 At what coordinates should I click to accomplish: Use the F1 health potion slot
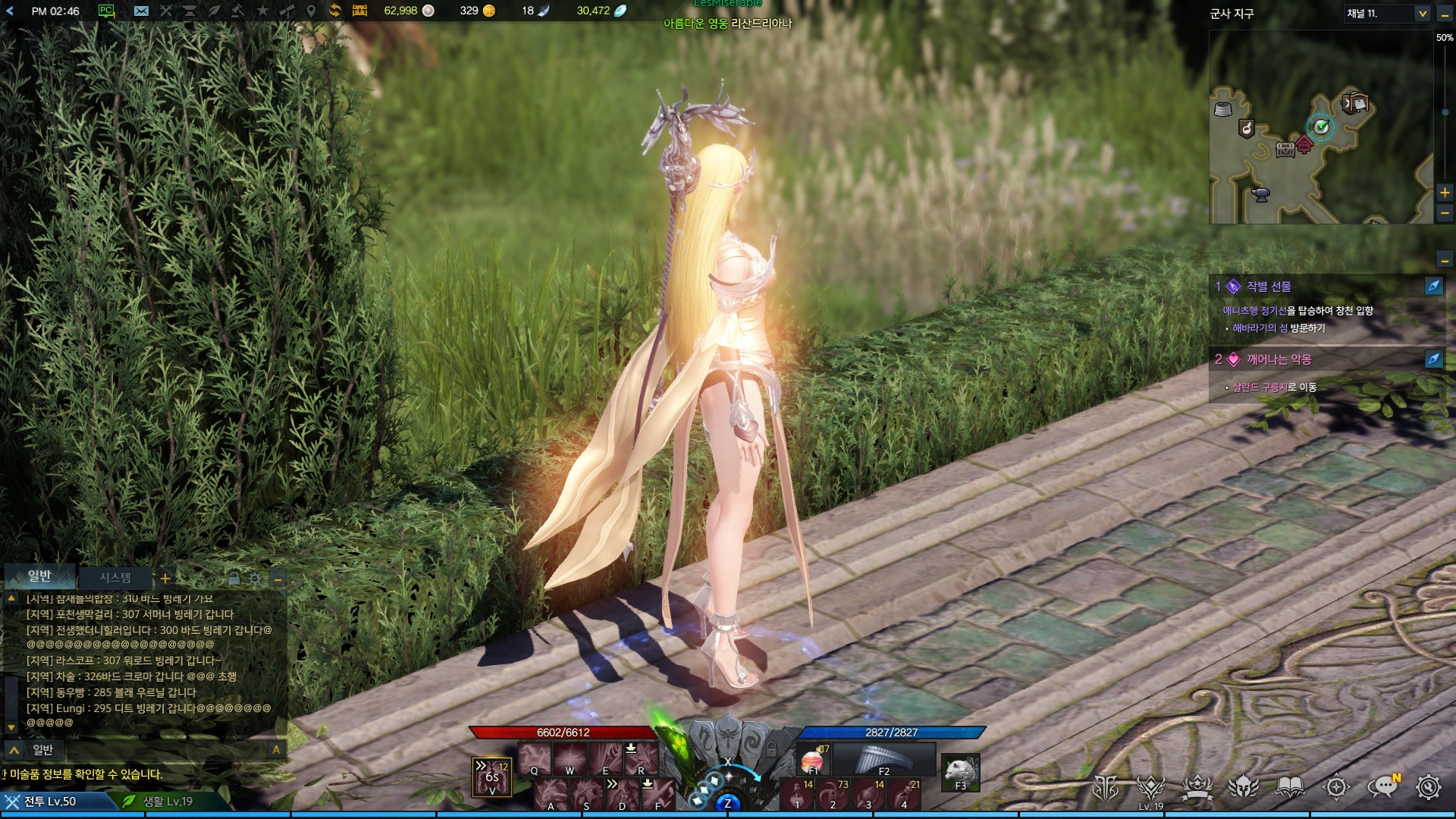(813, 761)
